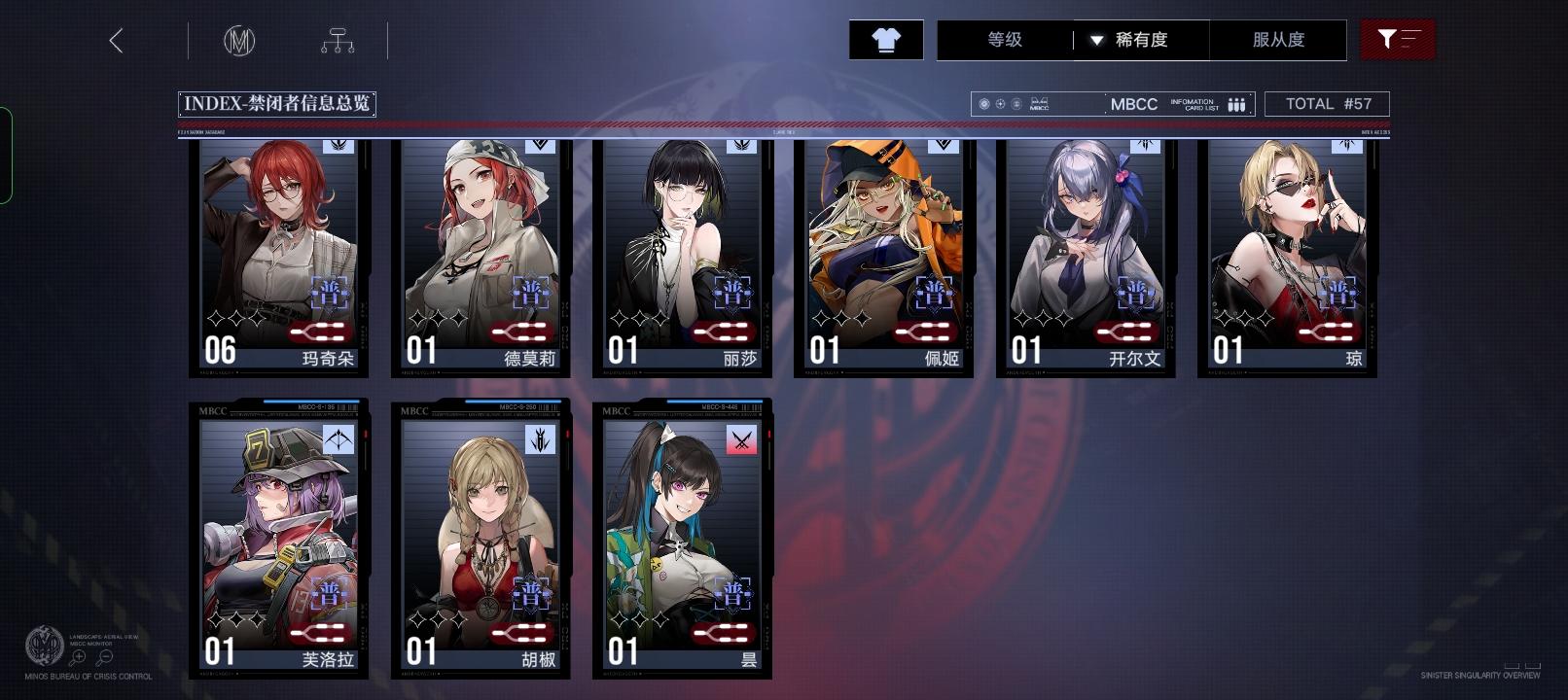
Task: Open the INDEX-禁闭者信息总览 header
Action: 277,103
